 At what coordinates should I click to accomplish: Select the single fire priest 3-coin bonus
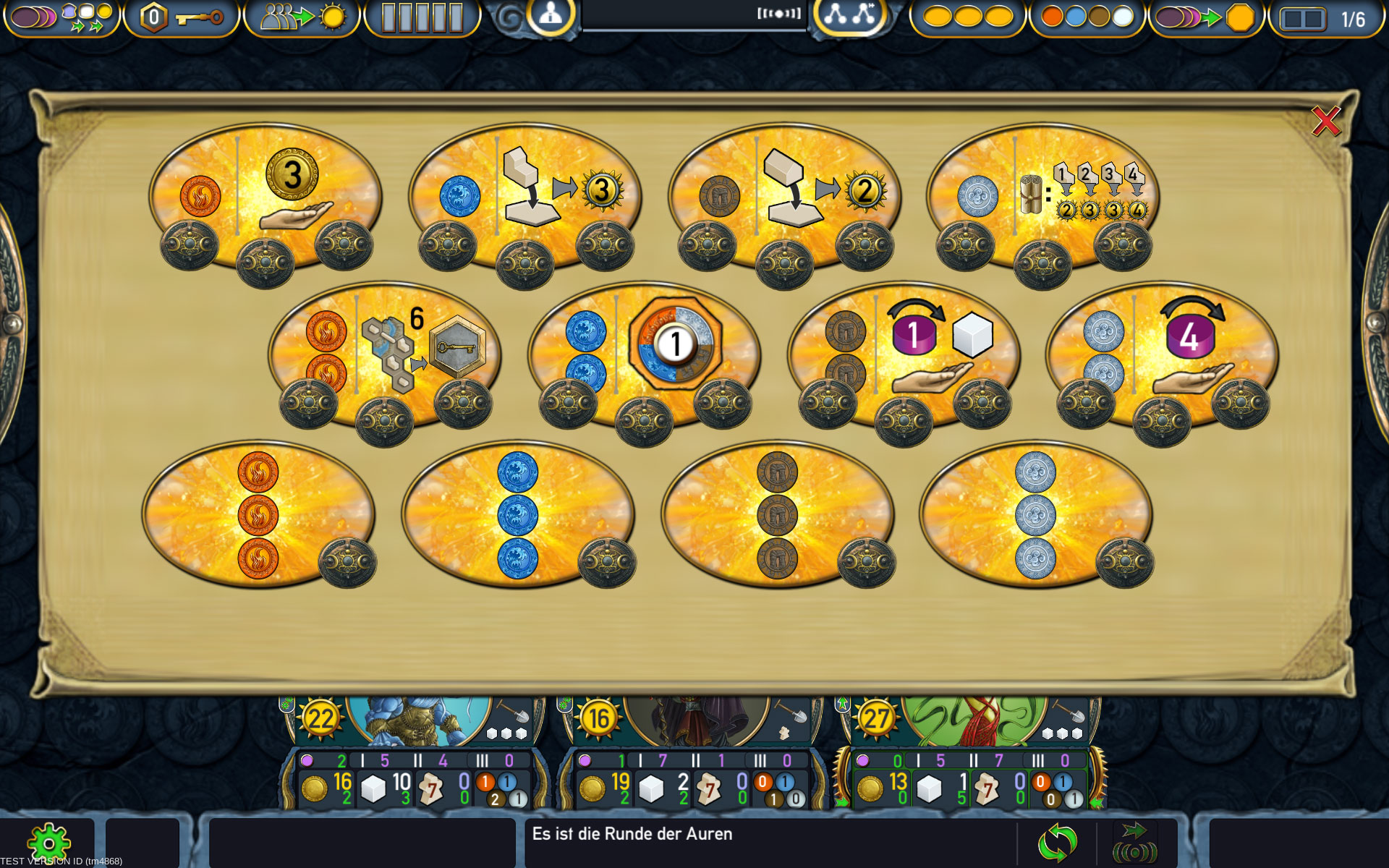265,196
